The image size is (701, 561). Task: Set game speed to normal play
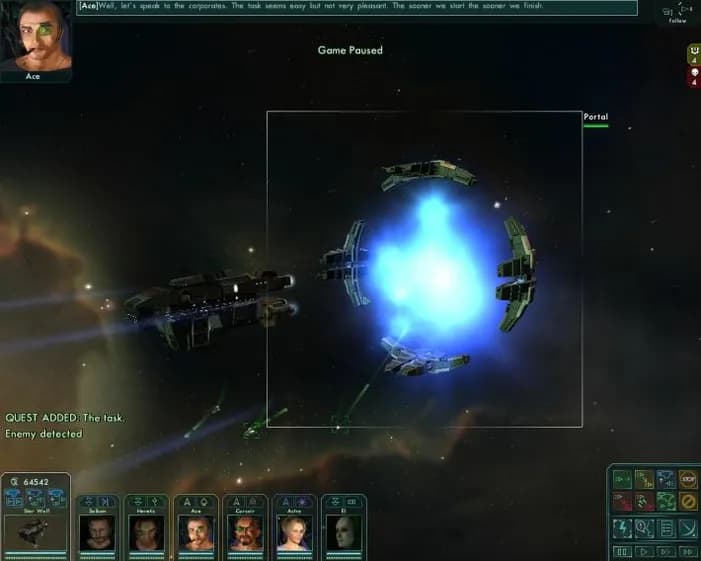[644, 551]
